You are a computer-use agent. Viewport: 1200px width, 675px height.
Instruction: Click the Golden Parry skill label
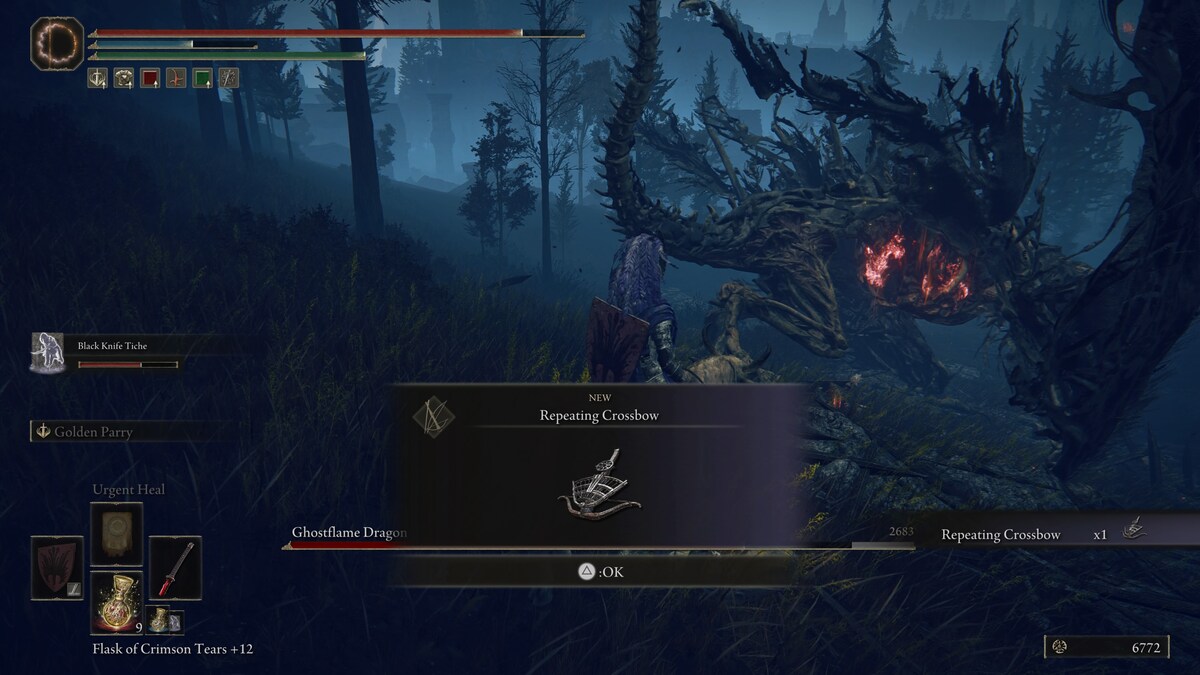(92, 432)
